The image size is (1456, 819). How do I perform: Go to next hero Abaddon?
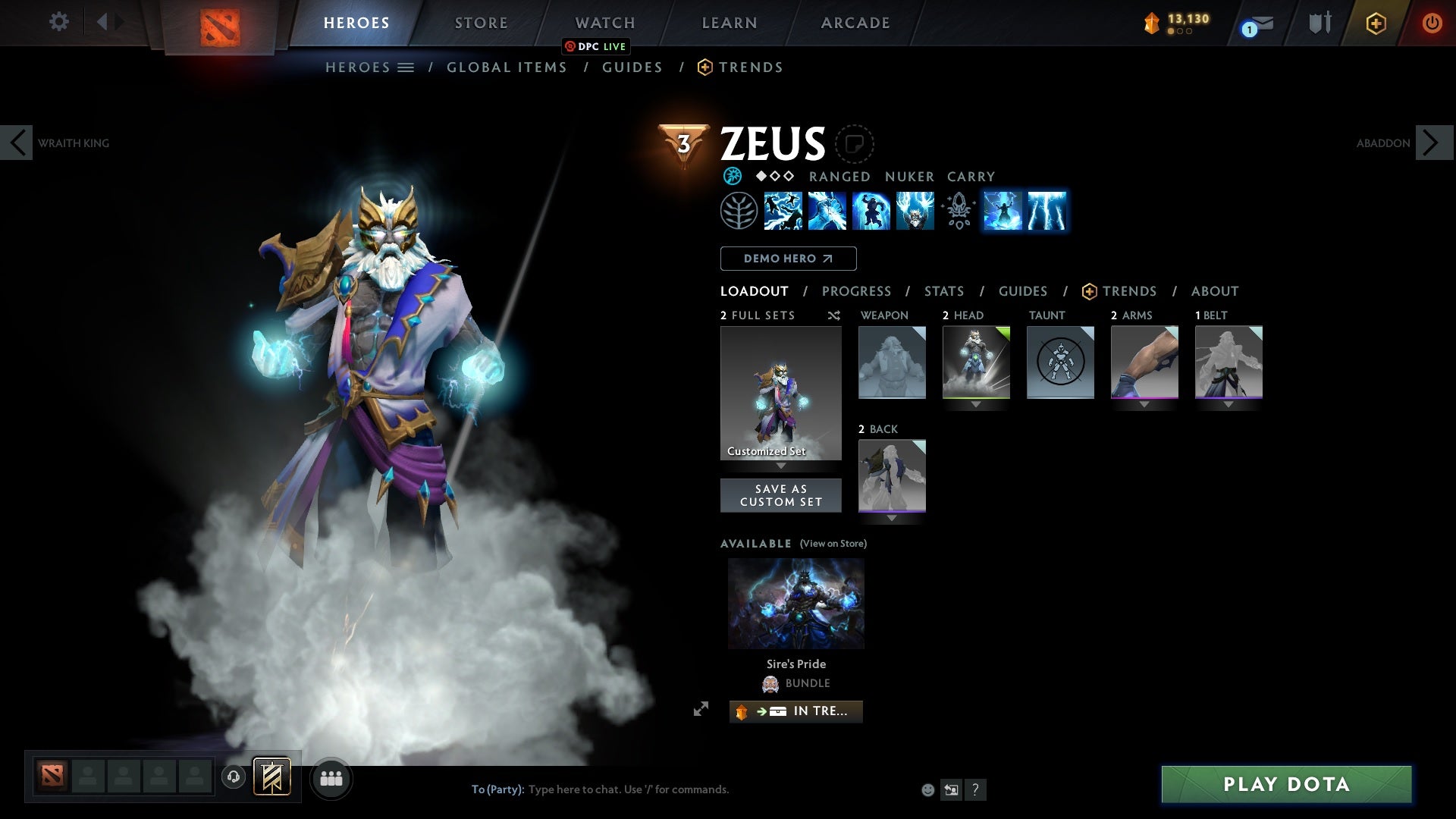point(1434,143)
